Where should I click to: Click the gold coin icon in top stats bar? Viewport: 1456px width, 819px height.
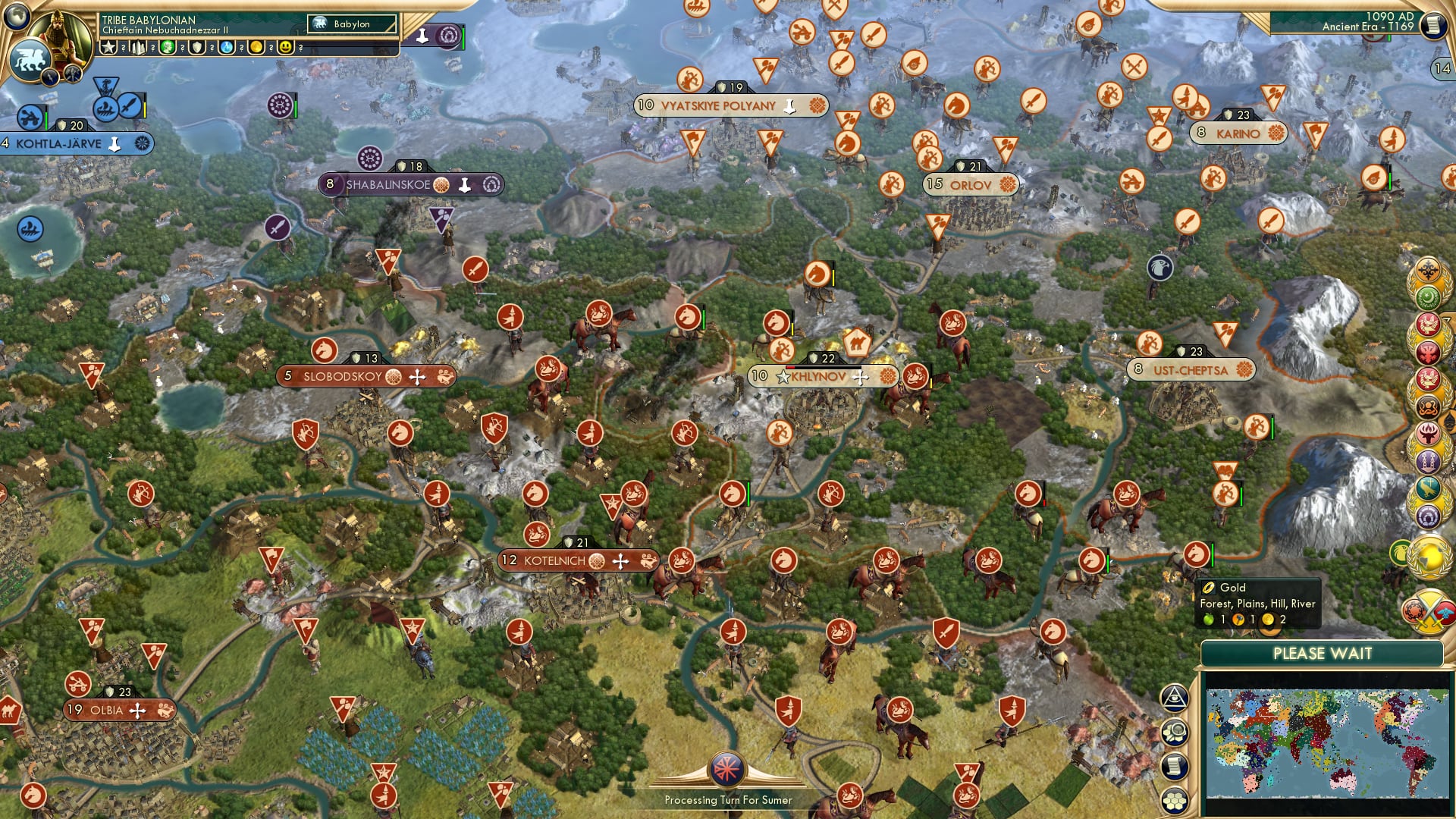pyautogui.click(x=256, y=47)
